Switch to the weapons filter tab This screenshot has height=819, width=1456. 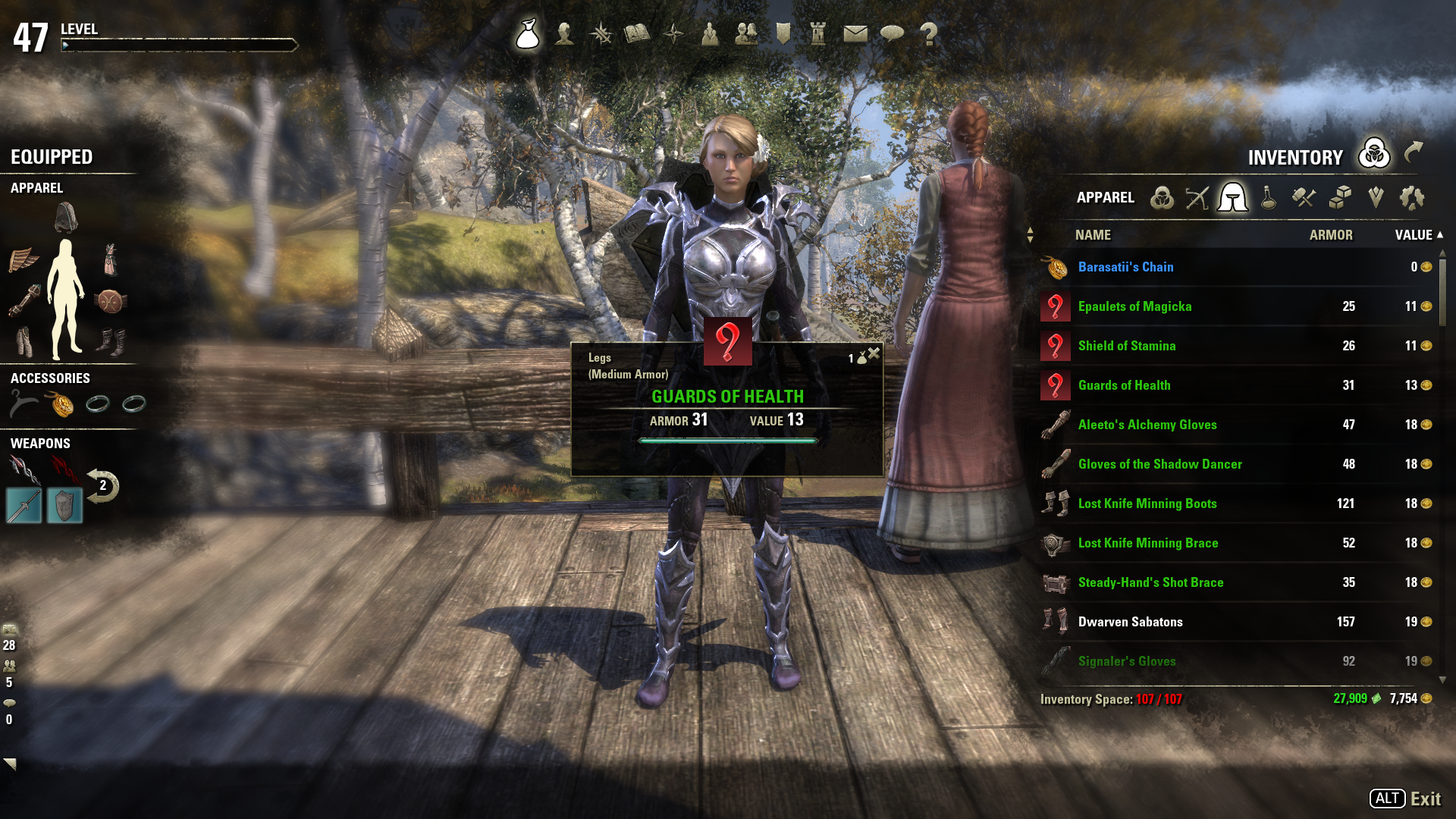tap(1197, 198)
